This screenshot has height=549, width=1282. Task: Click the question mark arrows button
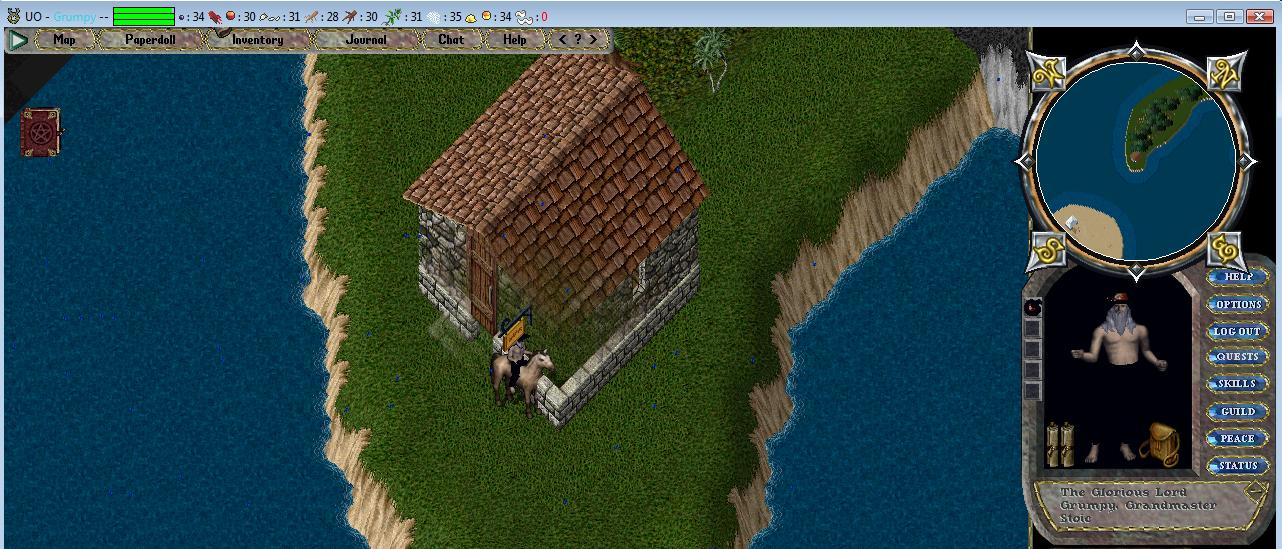[x=578, y=40]
